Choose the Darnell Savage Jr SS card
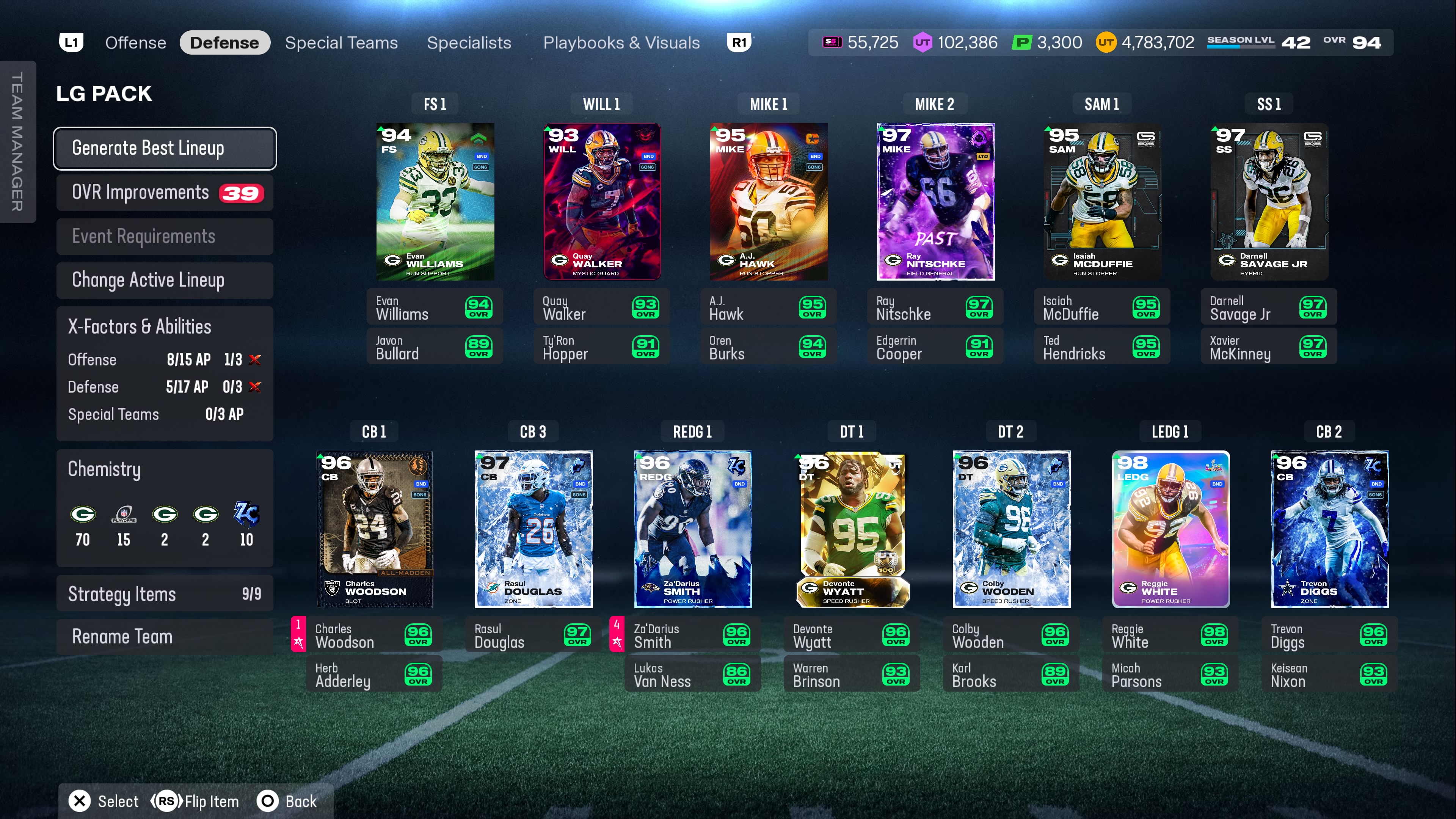This screenshot has height=819, width=1456. [1269, 202]
